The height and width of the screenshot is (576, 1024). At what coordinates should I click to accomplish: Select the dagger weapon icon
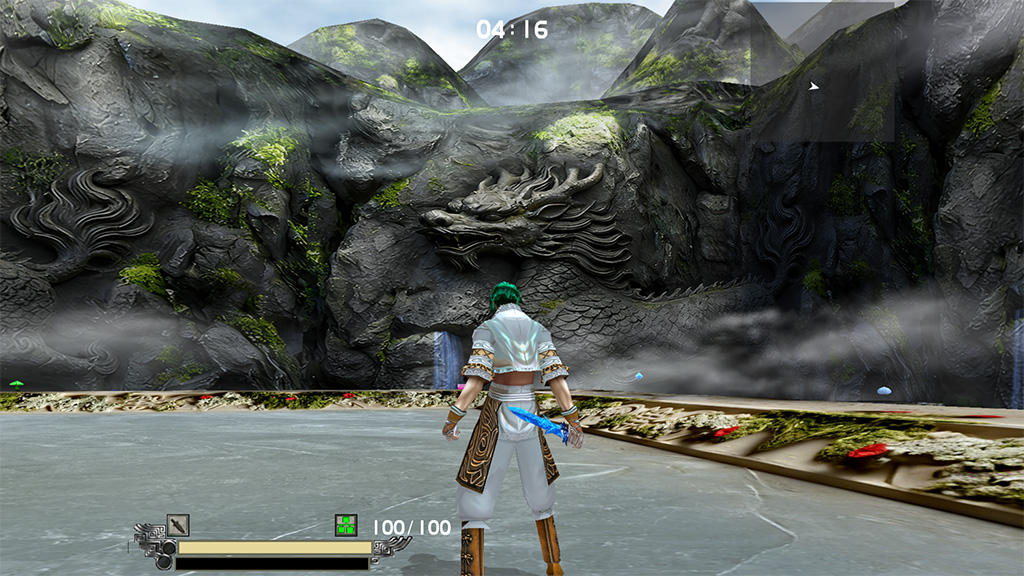click(178, 525)
